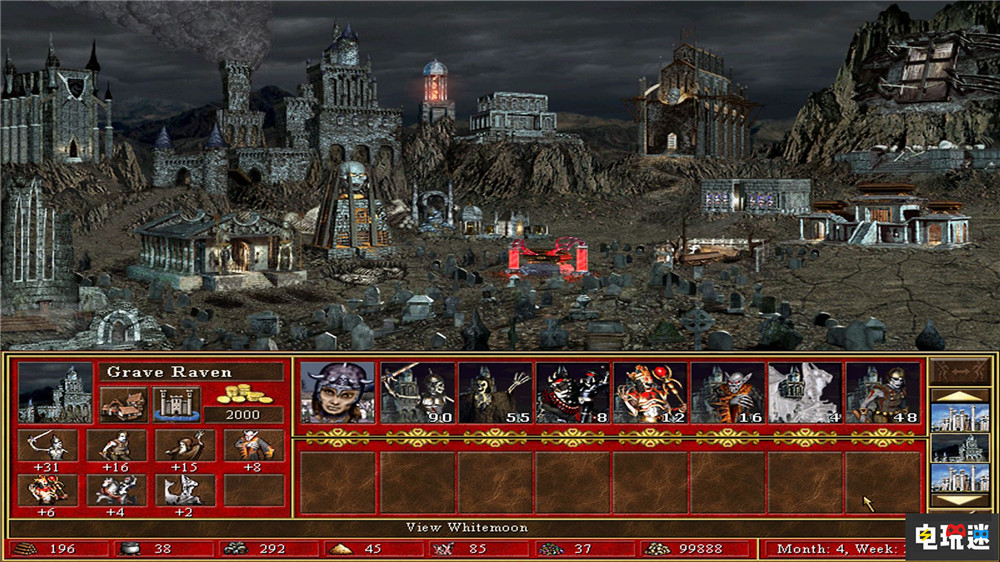View the zombie growth icon showing +16

coord(110,446)
